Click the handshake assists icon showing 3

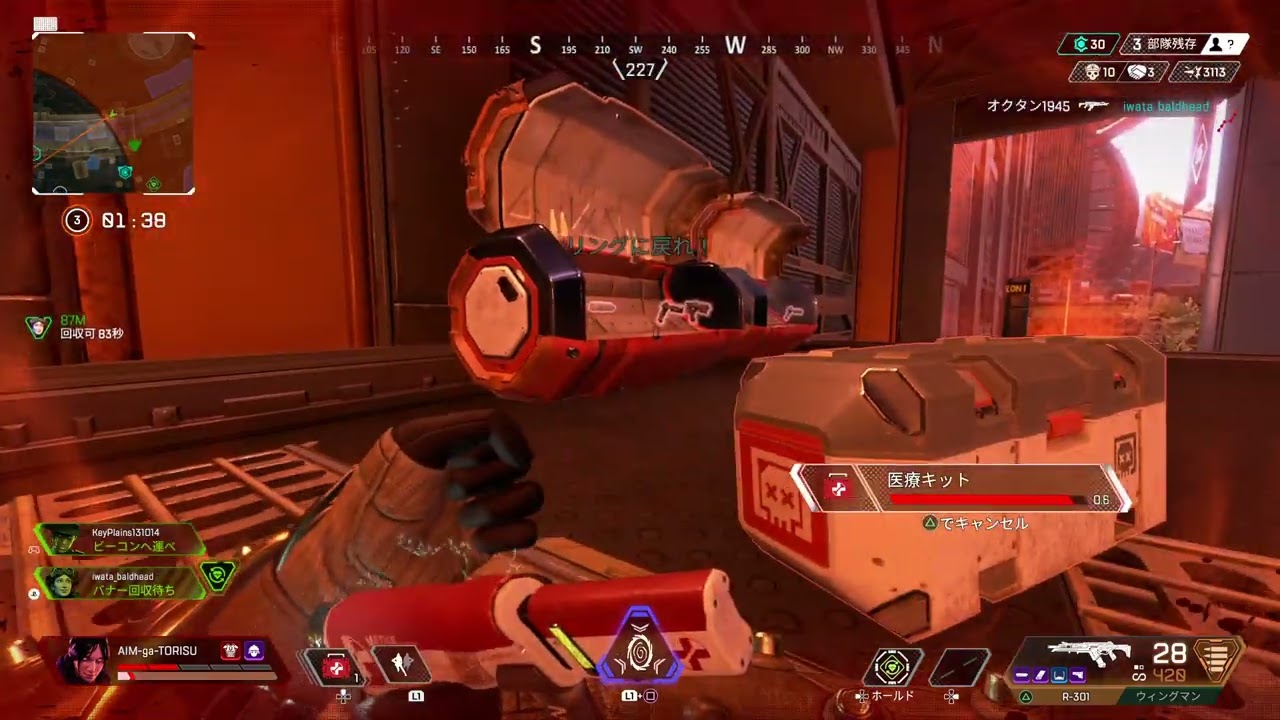point(1137,72)
